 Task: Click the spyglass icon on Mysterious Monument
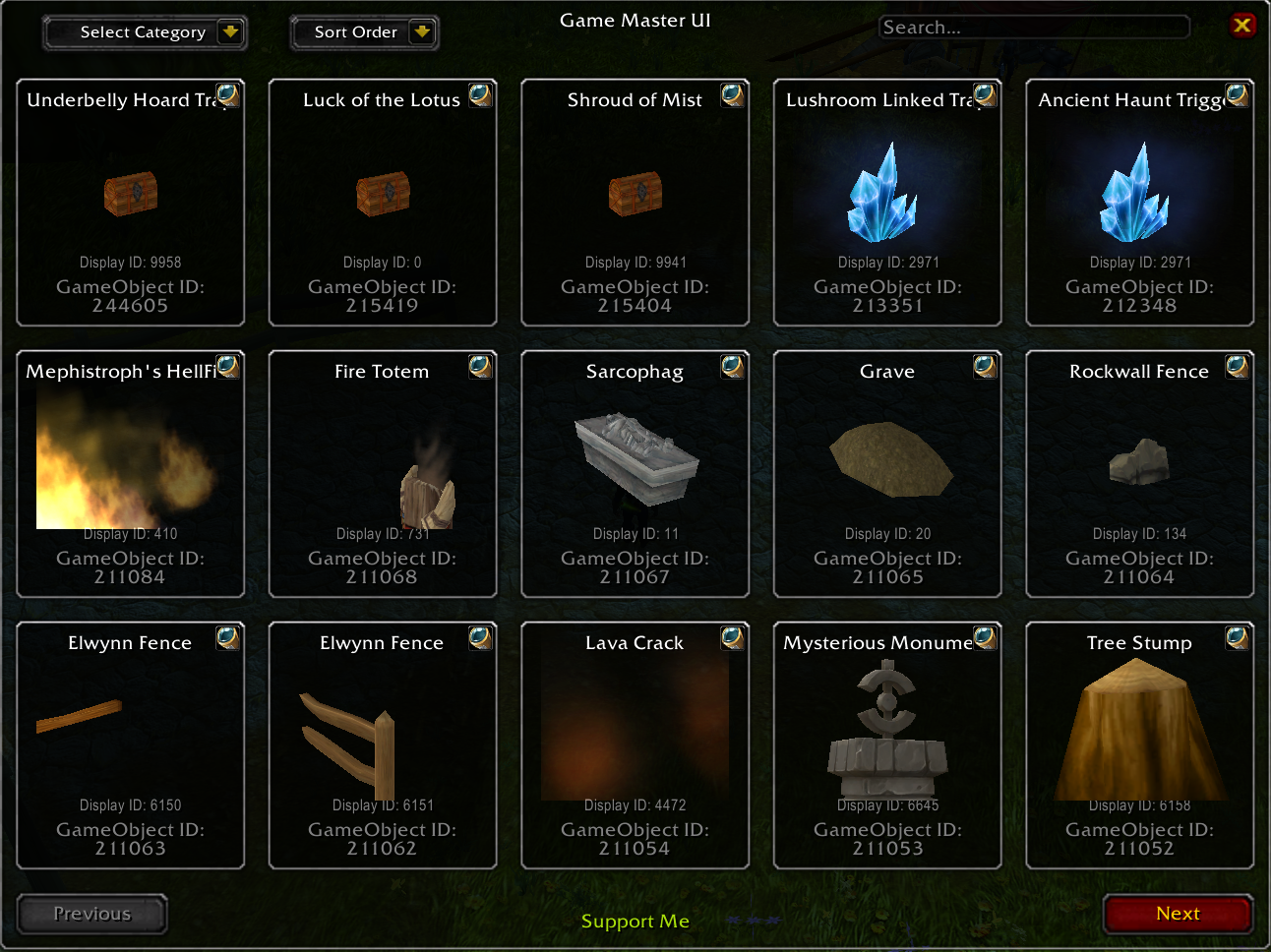[x=985, y=637]
